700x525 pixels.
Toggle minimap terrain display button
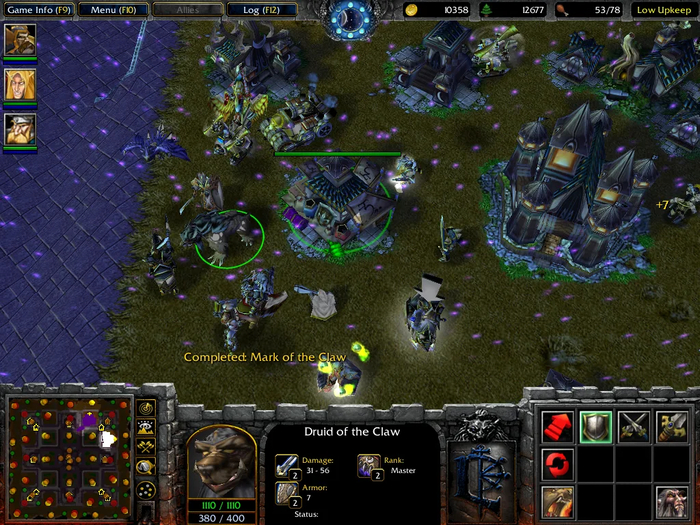147,428
